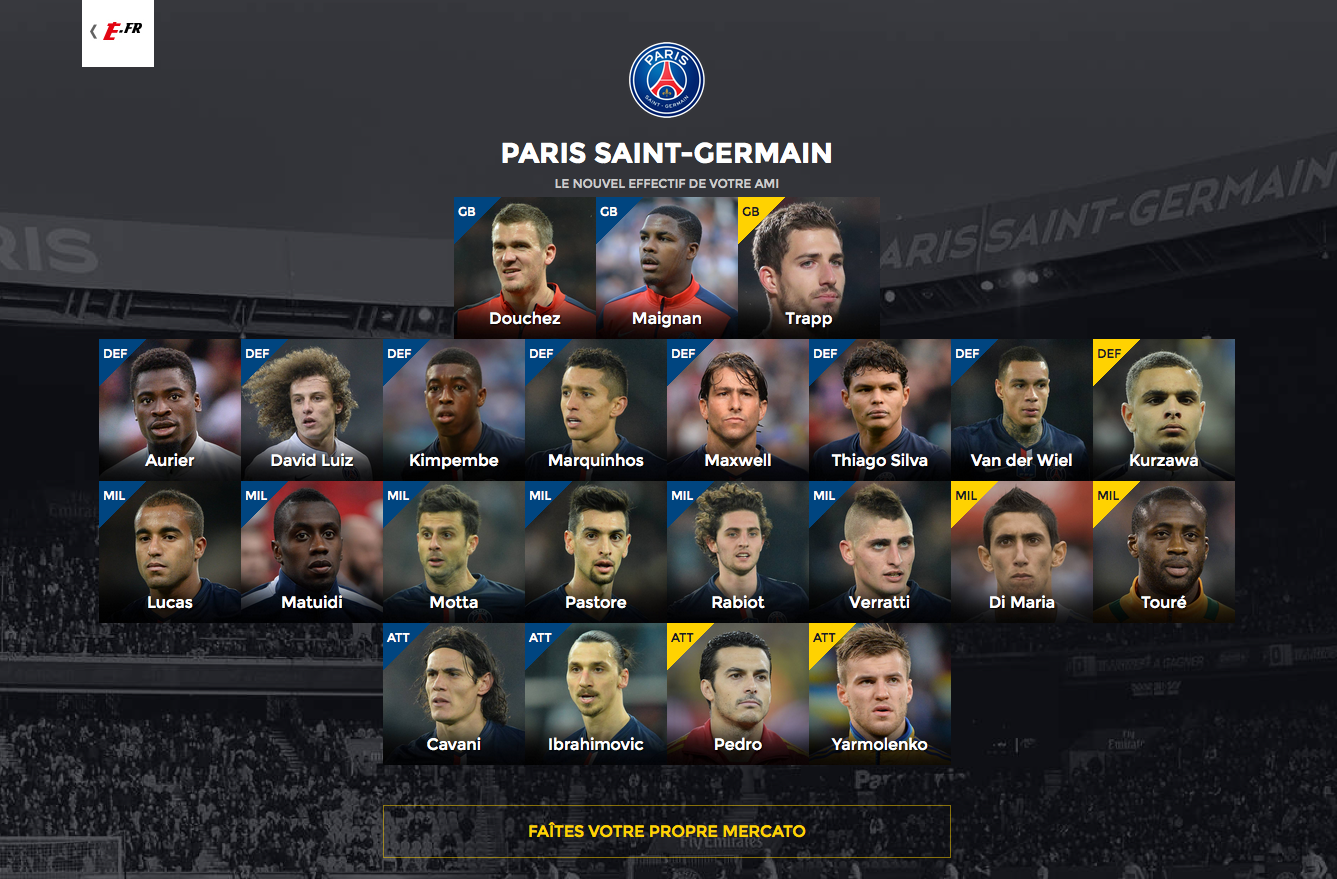Choose new defender Kurzawa's card

point(1164,409)
